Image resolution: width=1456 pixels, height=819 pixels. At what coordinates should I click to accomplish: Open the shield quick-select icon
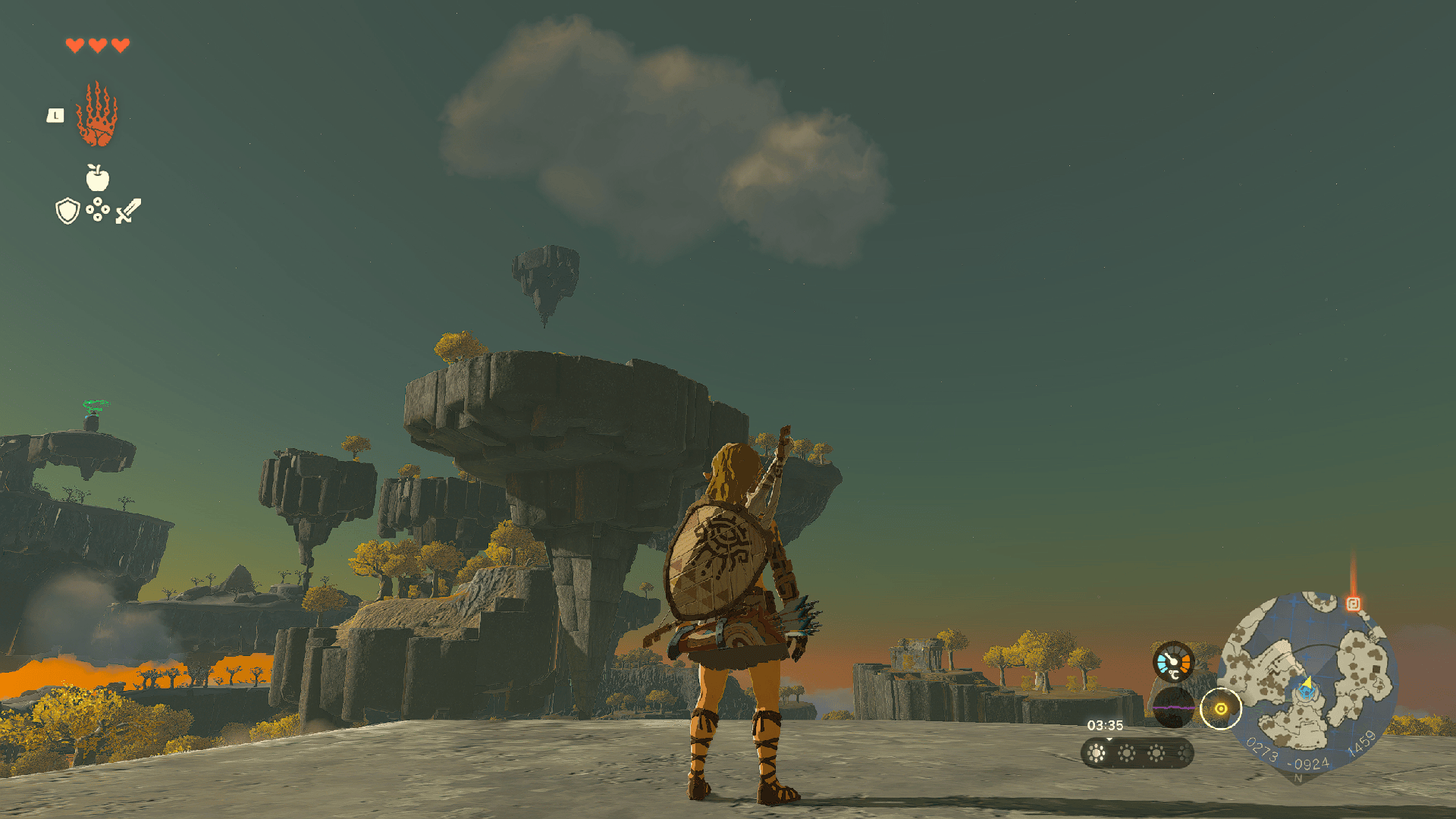67,211
